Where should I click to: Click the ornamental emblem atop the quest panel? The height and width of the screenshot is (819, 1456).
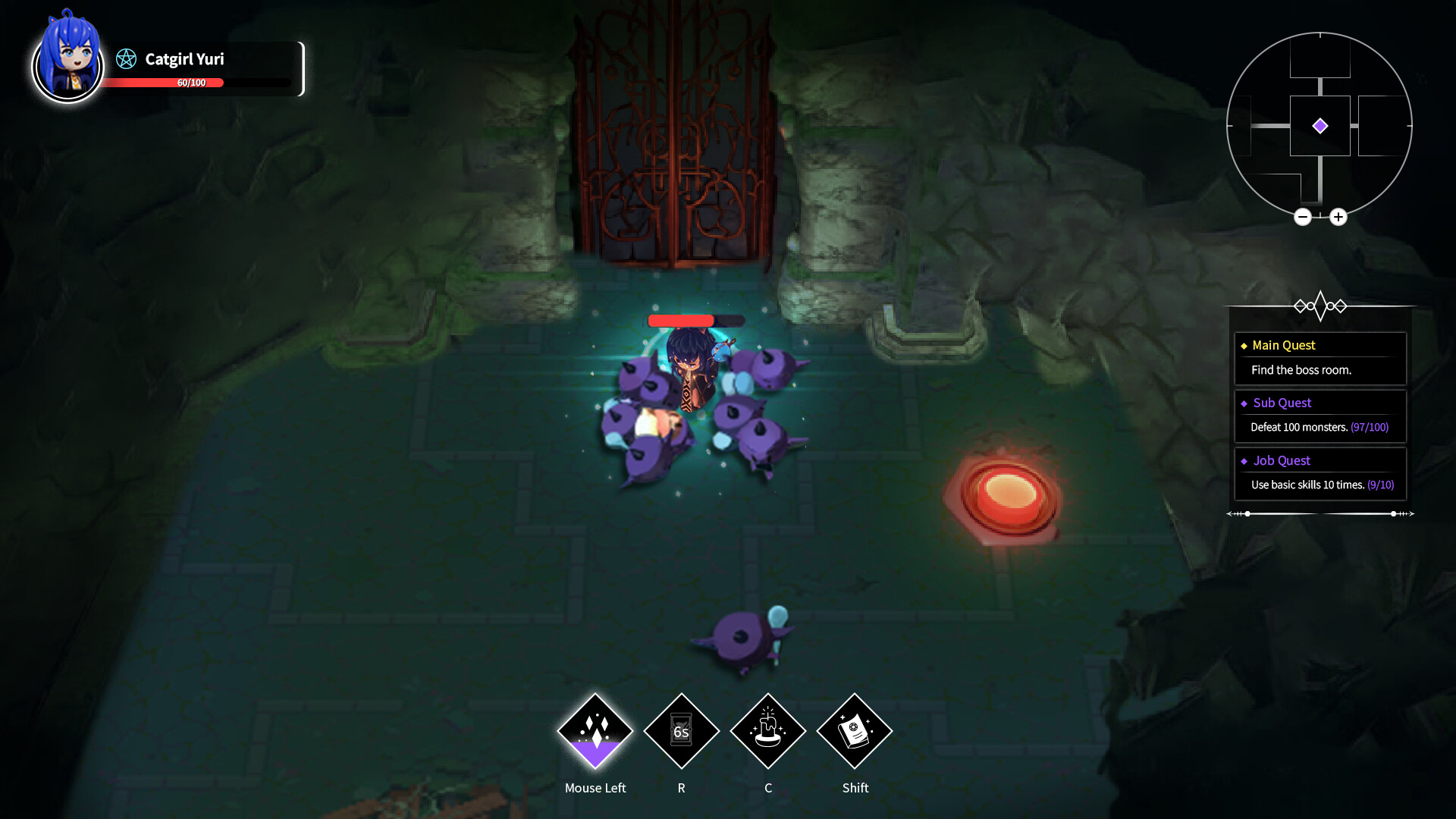1322,306
